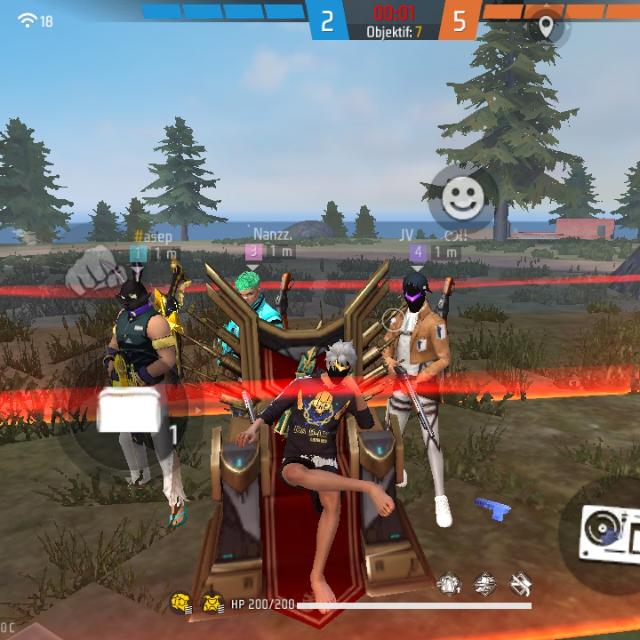640x640 pixels.
Task: Tap the yellow helmet icon beside HP
Action: pos(181,603)
